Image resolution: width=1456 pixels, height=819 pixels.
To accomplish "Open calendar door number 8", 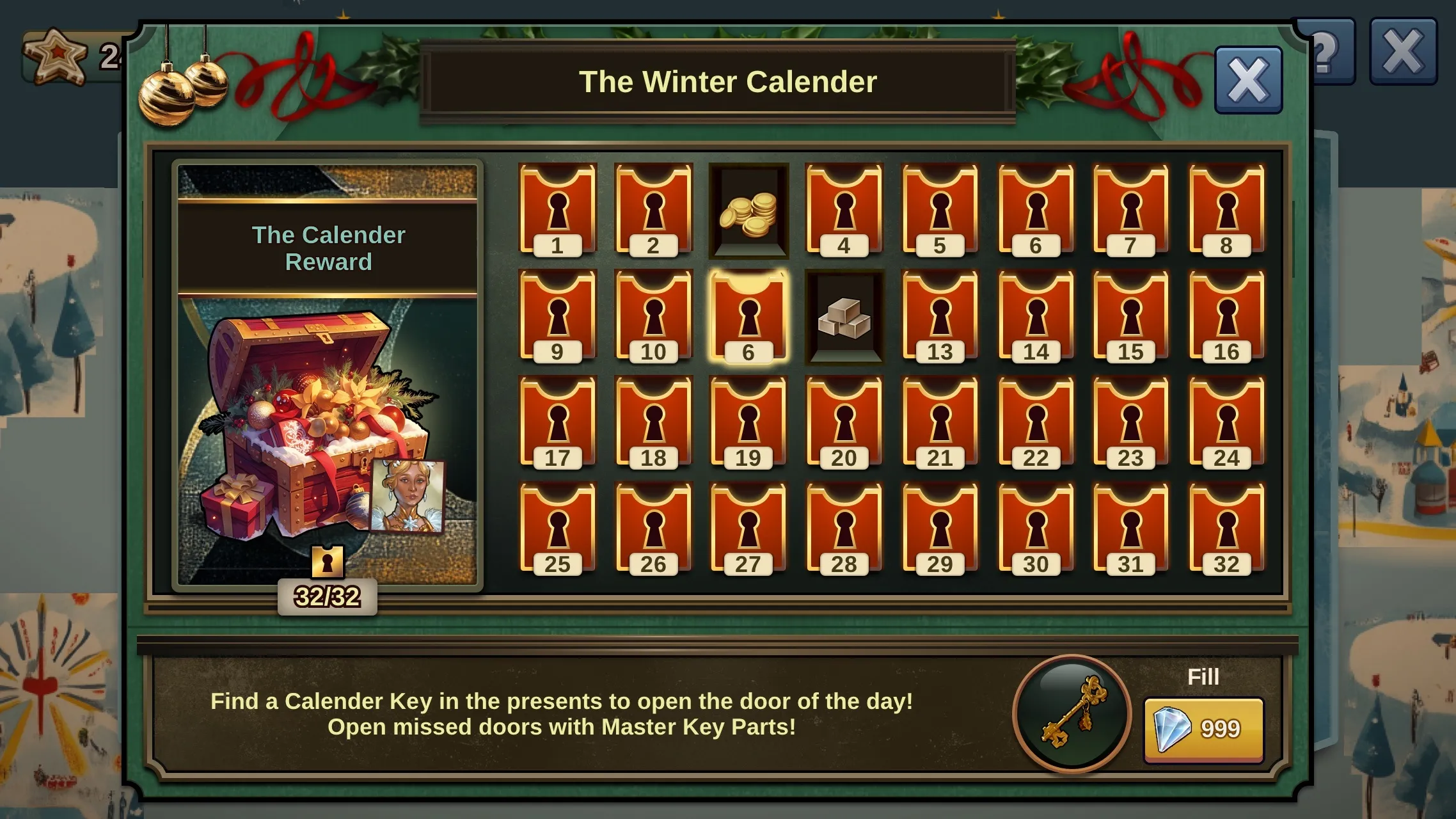I will 1226,210.
